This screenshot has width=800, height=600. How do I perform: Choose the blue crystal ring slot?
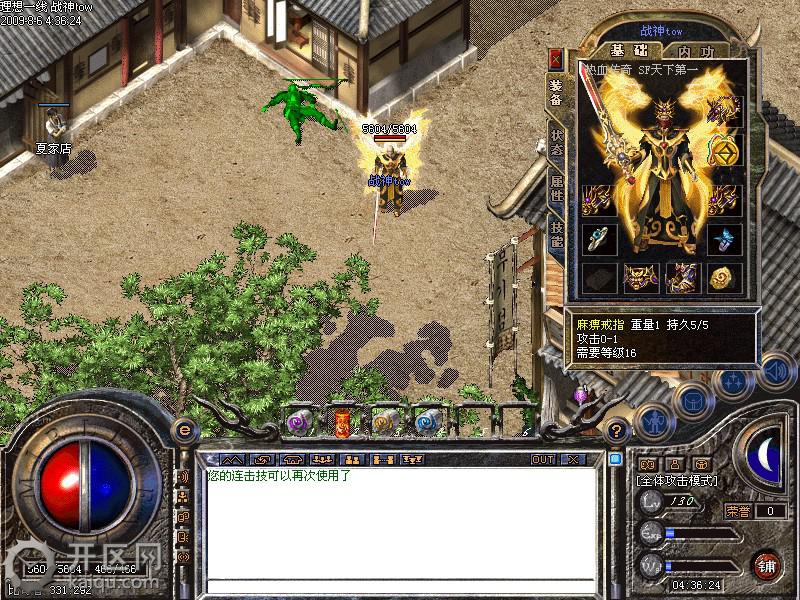coord(723,238)
